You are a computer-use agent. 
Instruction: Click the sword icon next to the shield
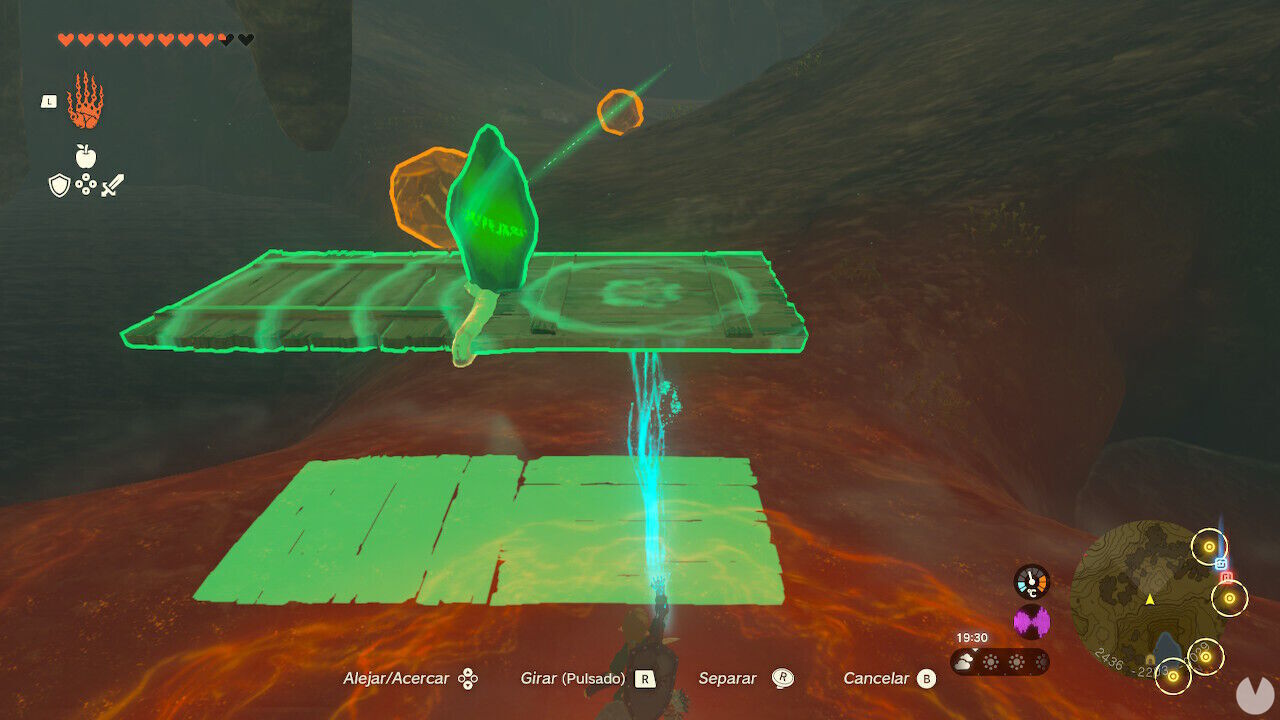112,185
